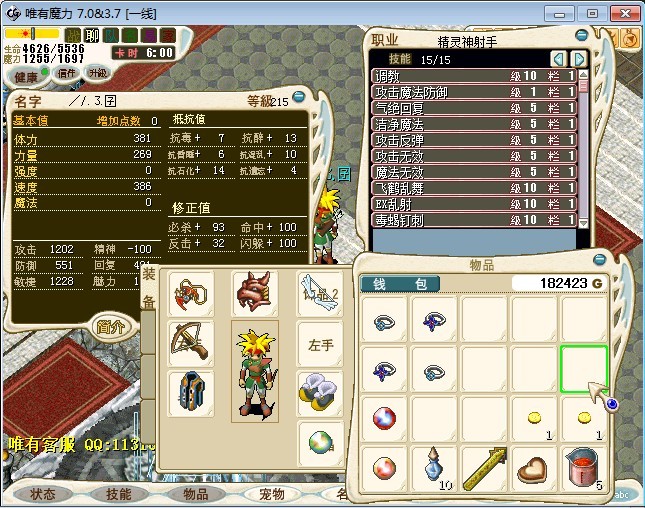Image resolution: width=645 pixels, height=508 pixels.
Task: Select the blue potion bottle item
Action: pyautogui.click(x=434, y=468)
